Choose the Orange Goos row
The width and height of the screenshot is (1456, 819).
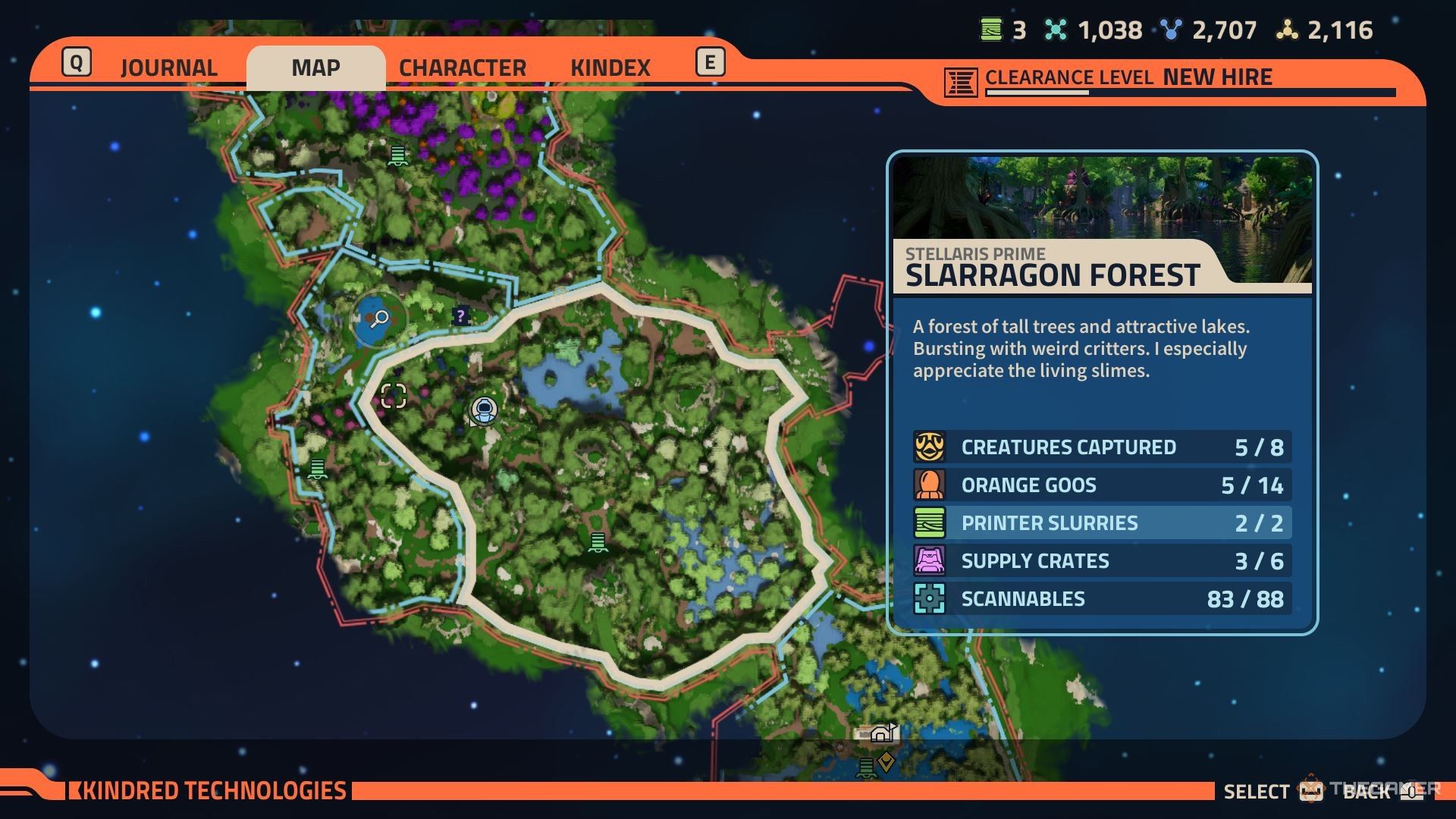tap(1102, 485)
